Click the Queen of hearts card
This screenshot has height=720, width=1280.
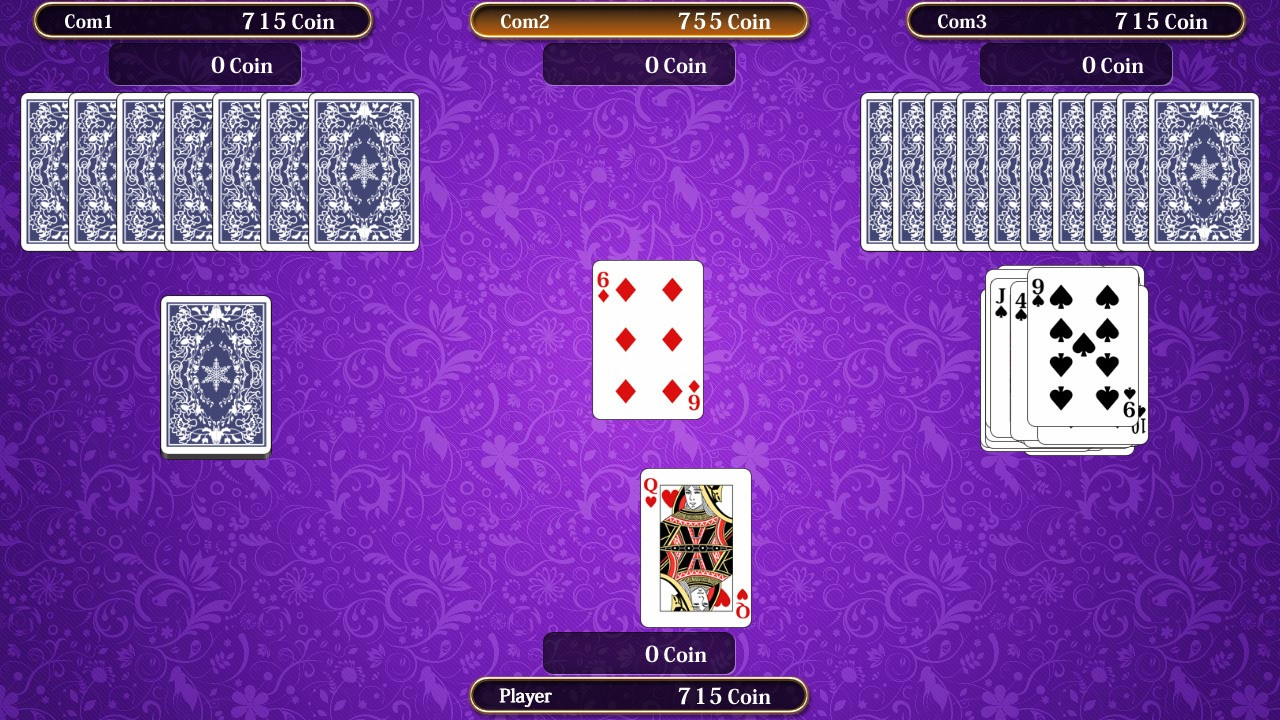695,548
